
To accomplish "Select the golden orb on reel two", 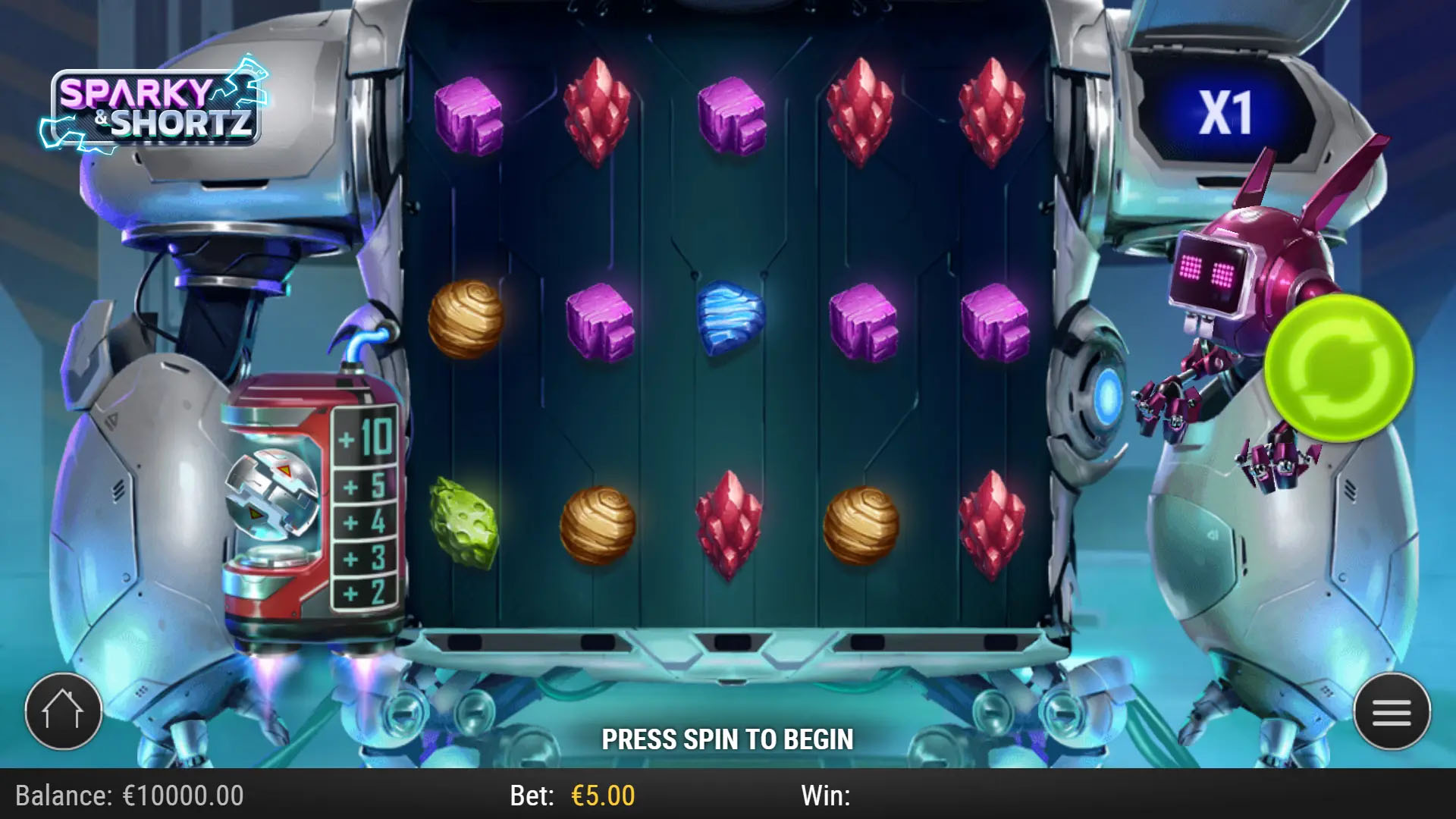I will (599, 523).
